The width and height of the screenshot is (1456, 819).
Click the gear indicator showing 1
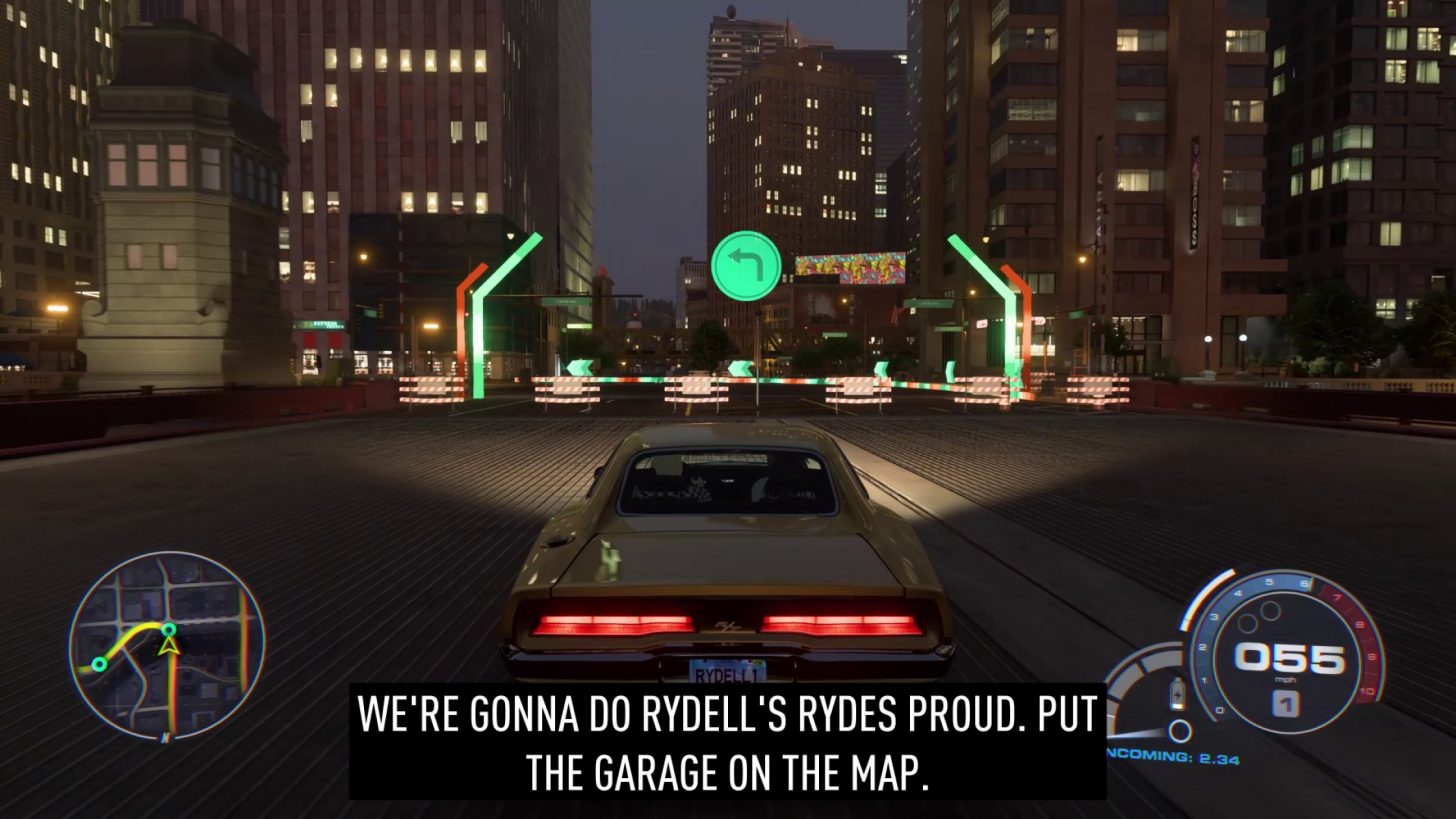1287,703
